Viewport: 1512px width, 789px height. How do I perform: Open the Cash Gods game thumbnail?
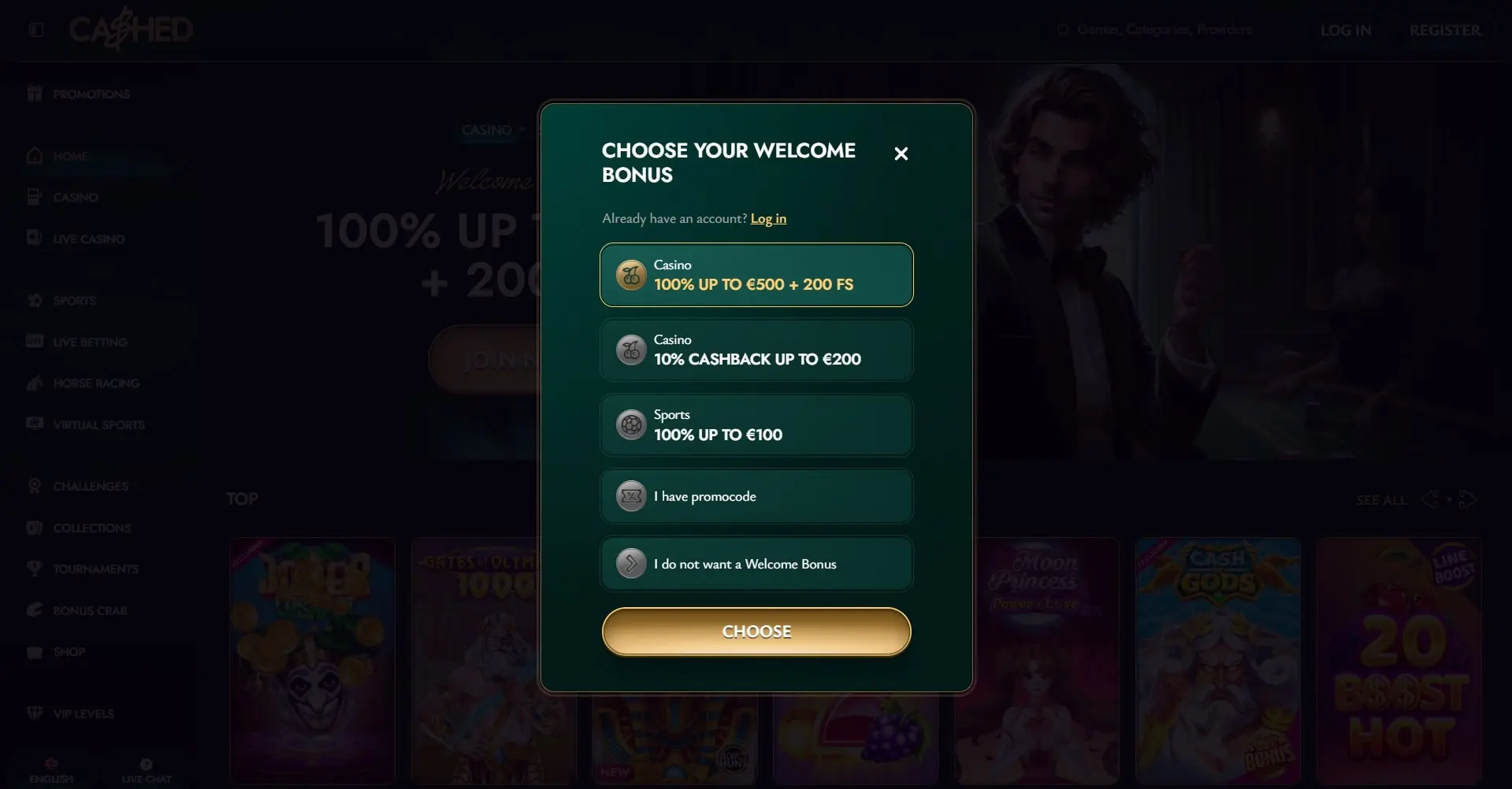coord(1217,660)
